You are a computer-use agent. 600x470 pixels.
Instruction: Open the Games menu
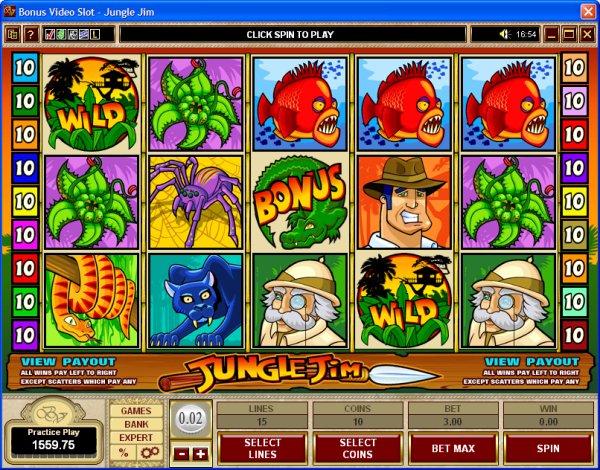[135, 410]
